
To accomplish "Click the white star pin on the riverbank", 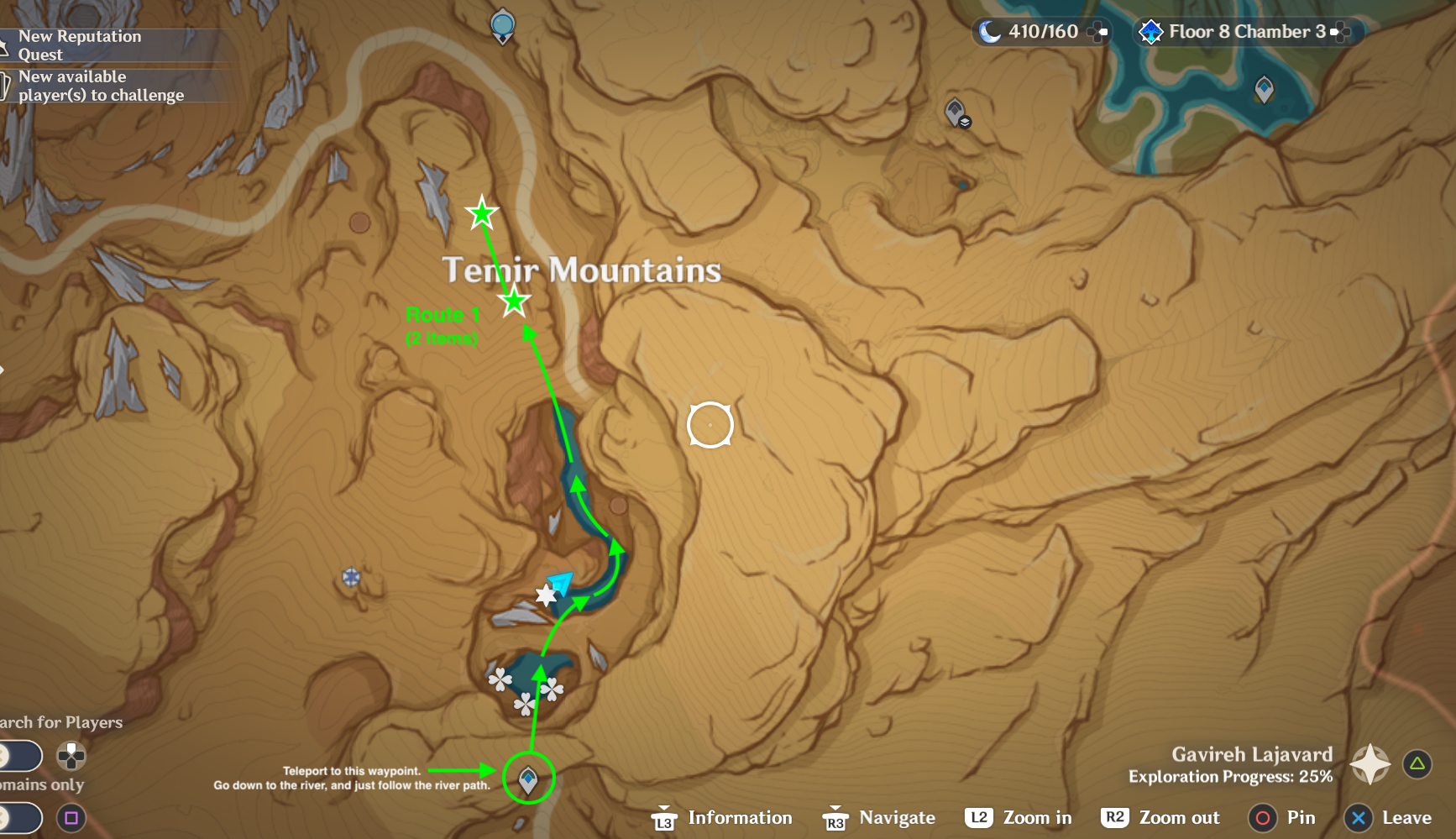I will pos(547,596).
